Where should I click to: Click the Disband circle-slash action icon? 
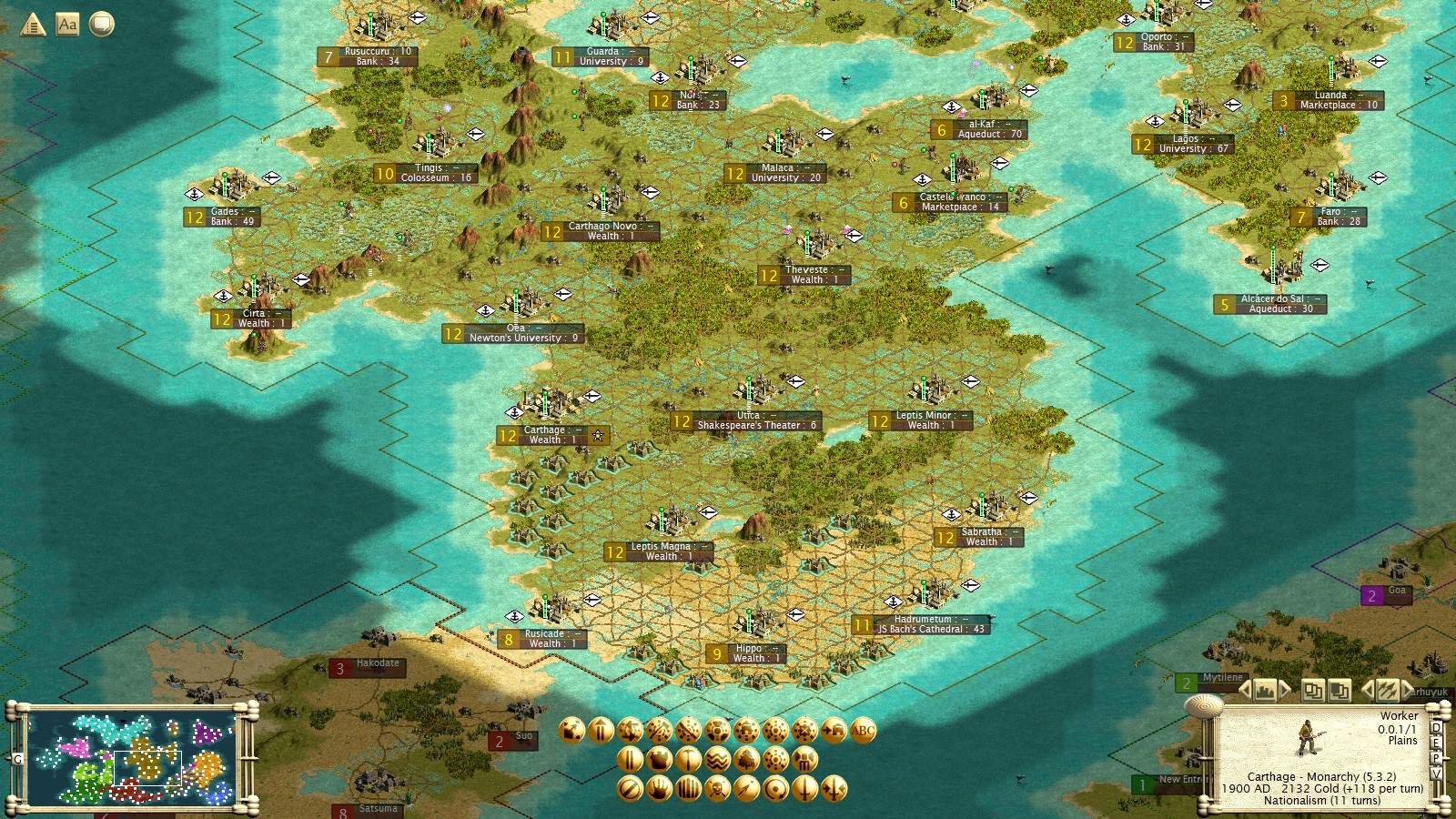(x=629, y=789)
